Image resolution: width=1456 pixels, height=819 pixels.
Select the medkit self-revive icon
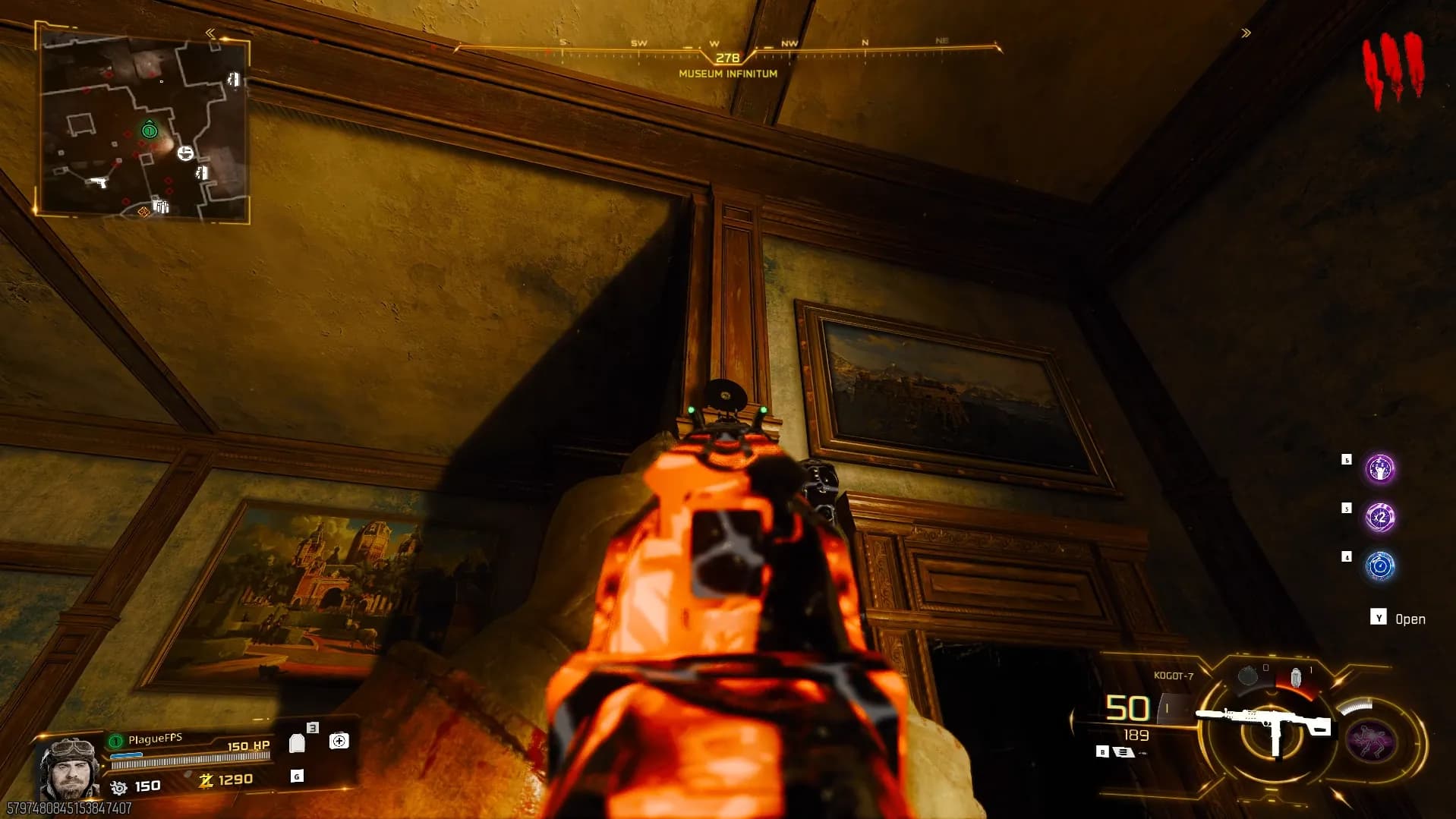[339, 741]
